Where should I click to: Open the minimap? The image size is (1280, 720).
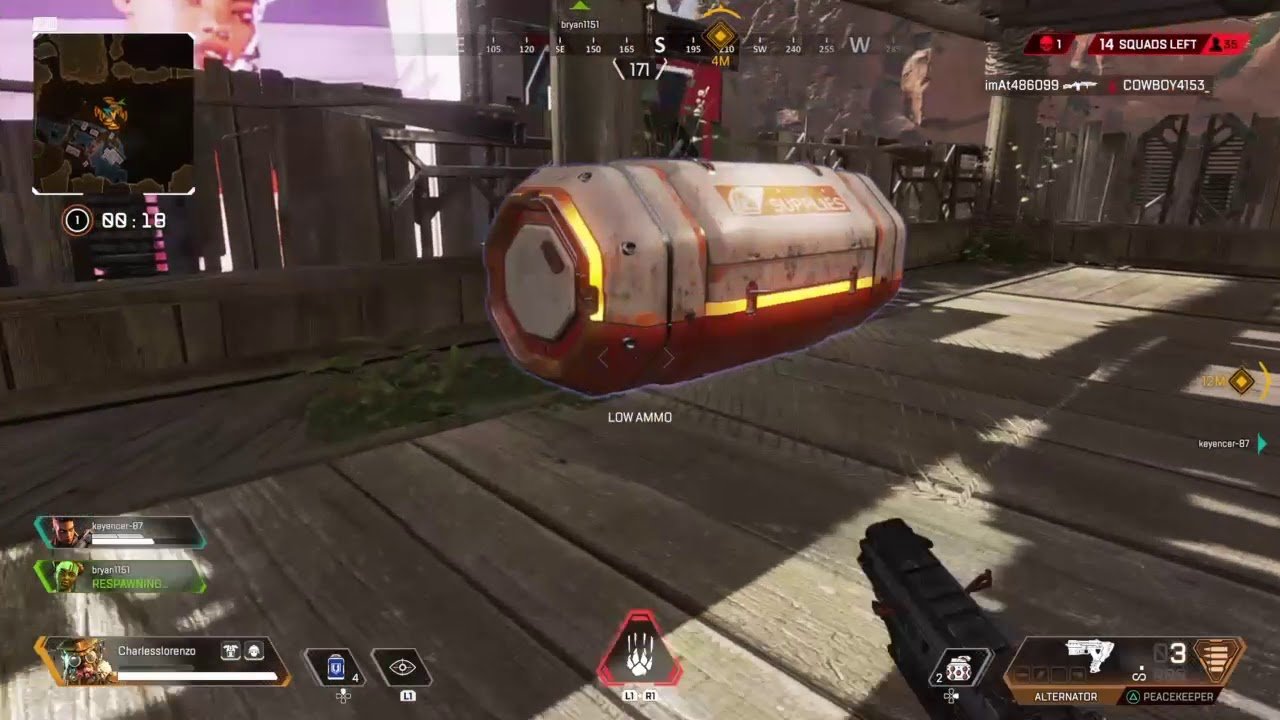[x=113, y=113]
